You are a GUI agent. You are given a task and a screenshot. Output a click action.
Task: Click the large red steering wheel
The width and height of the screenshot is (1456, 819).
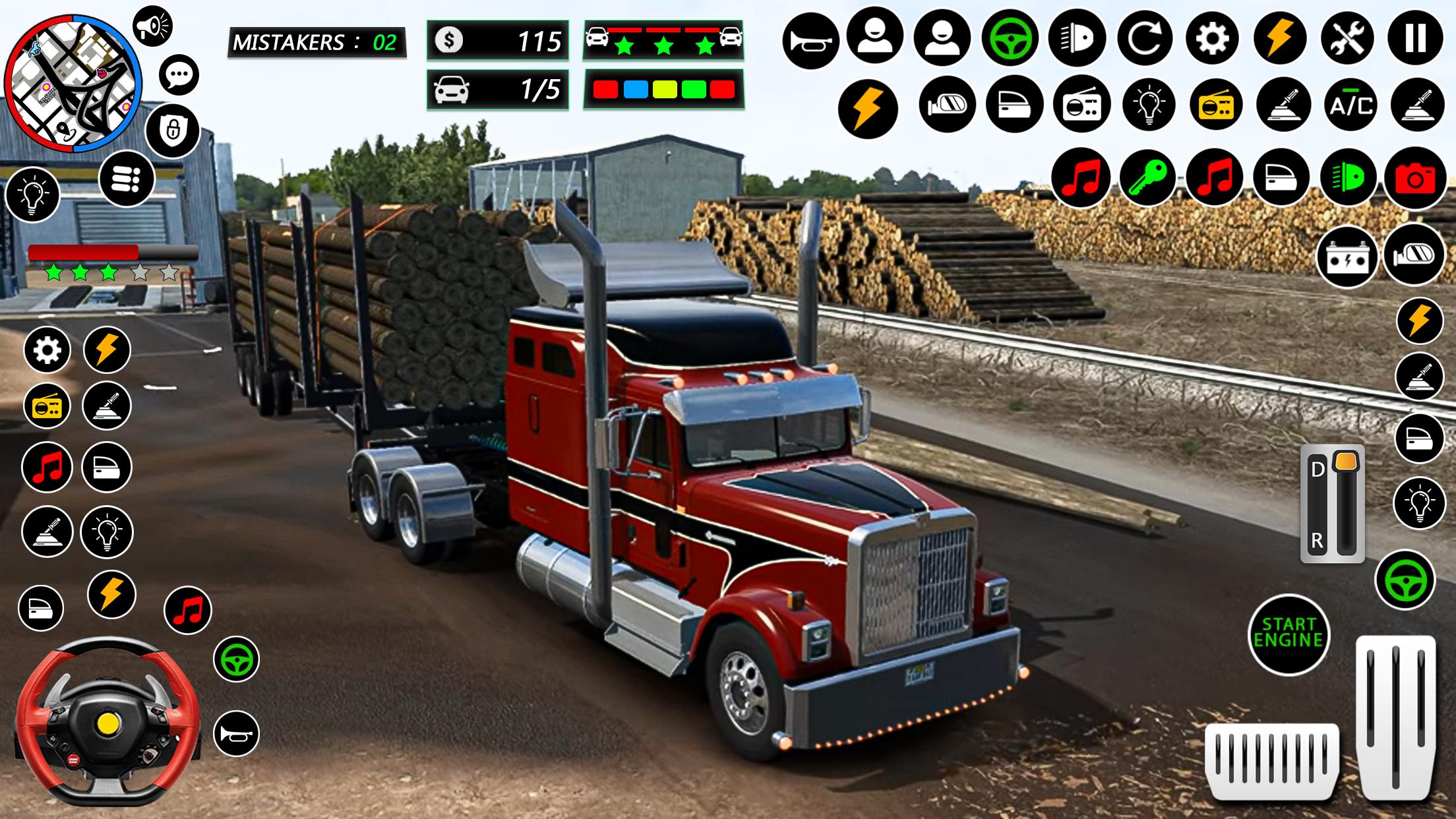point(107,721)
